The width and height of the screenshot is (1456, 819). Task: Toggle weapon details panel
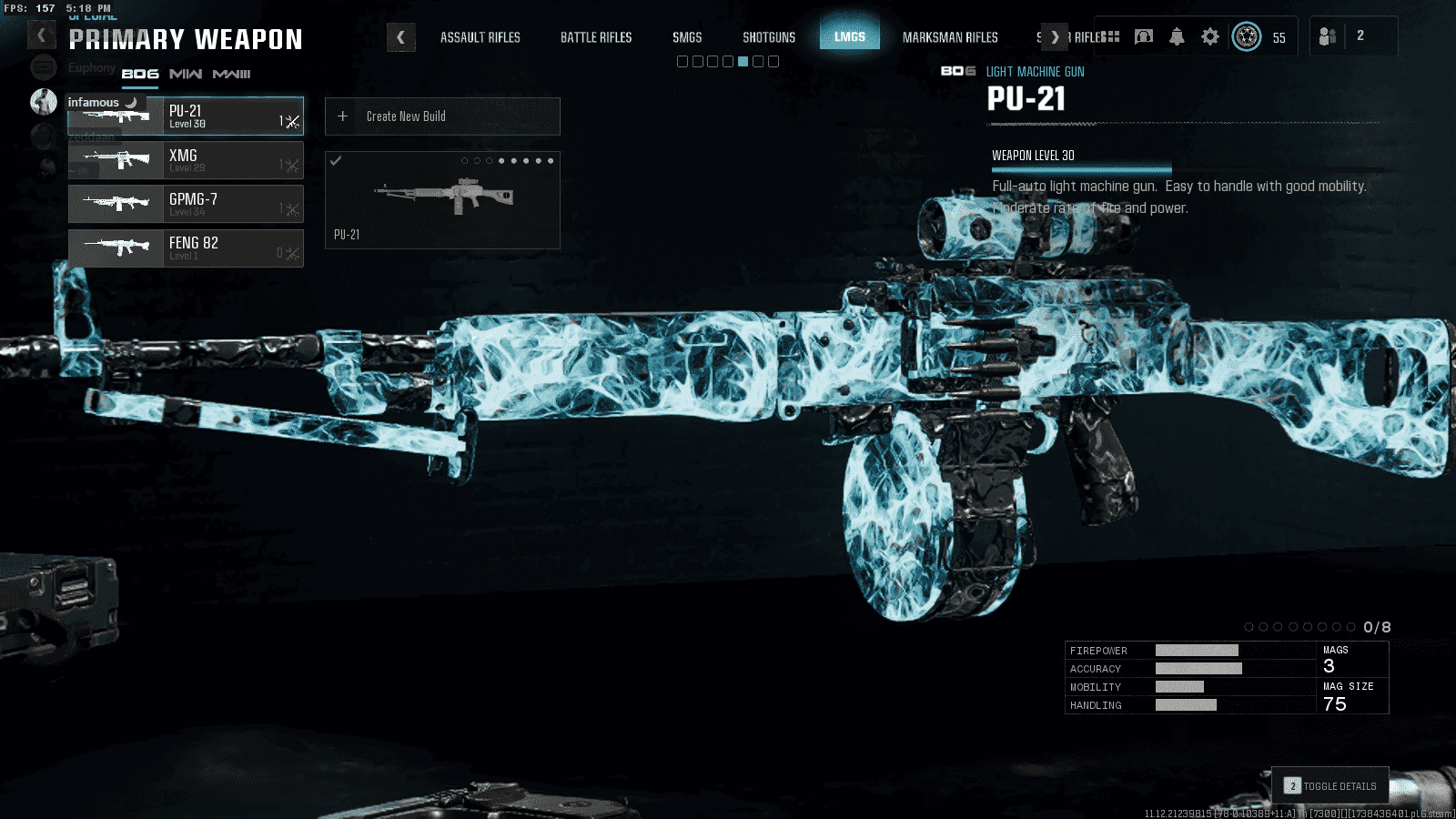coord(1330,785)
